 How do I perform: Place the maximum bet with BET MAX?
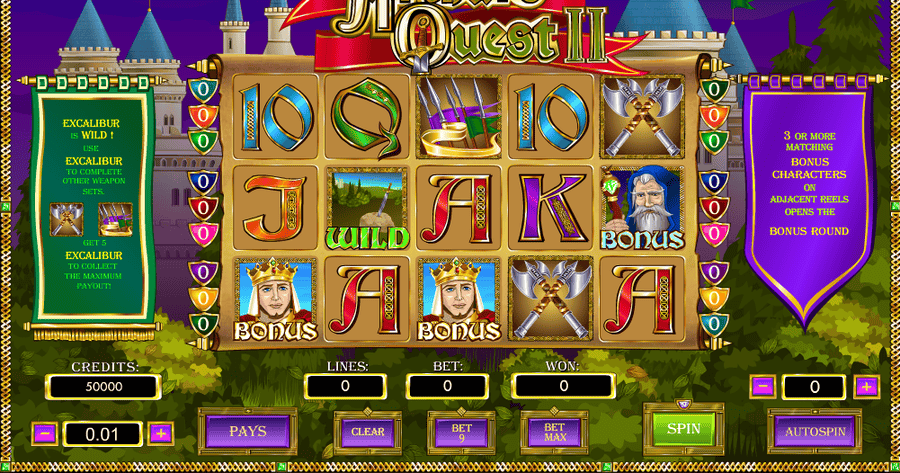[x=554, y=431]
